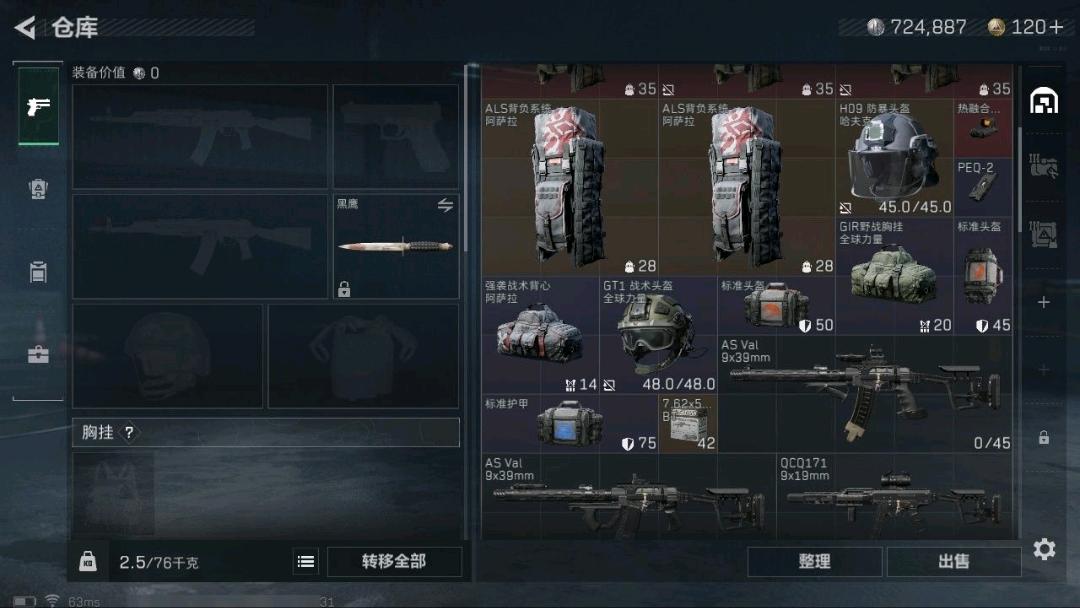This screenshot has width=1080, height=608.
Task: Sell items with the 出售 button
Action: (953, 562)
